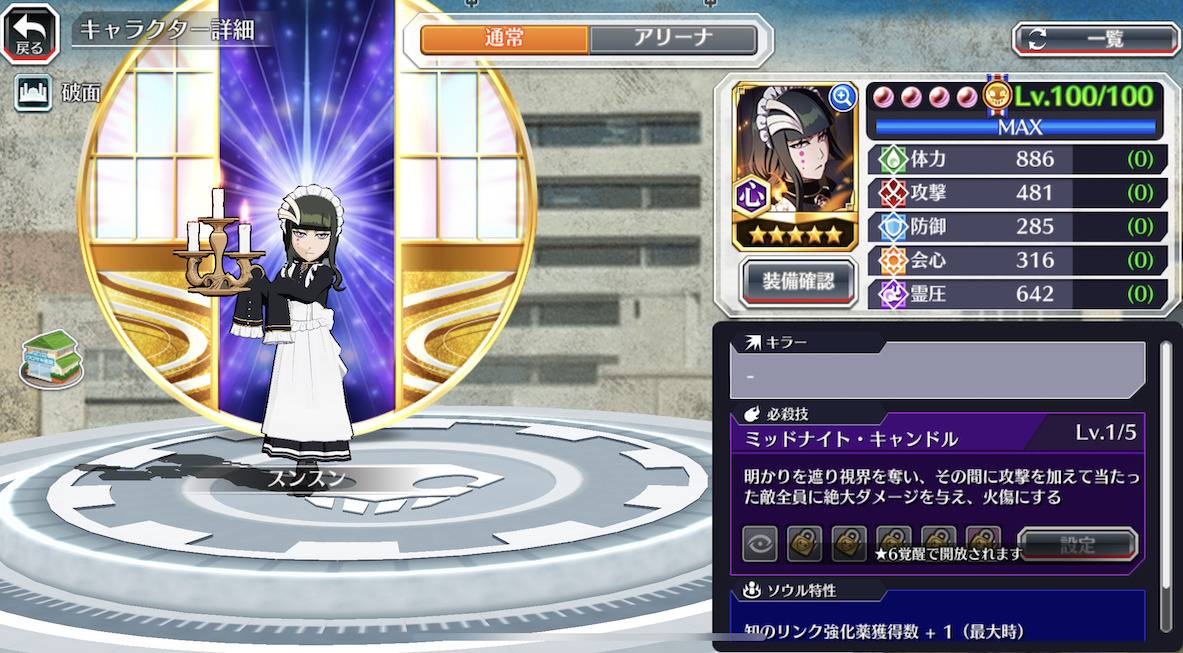The width and height of the screenshot is (1183, 653).
Task: Switch to the 通常 tab
Action: (x=504, y=39)
